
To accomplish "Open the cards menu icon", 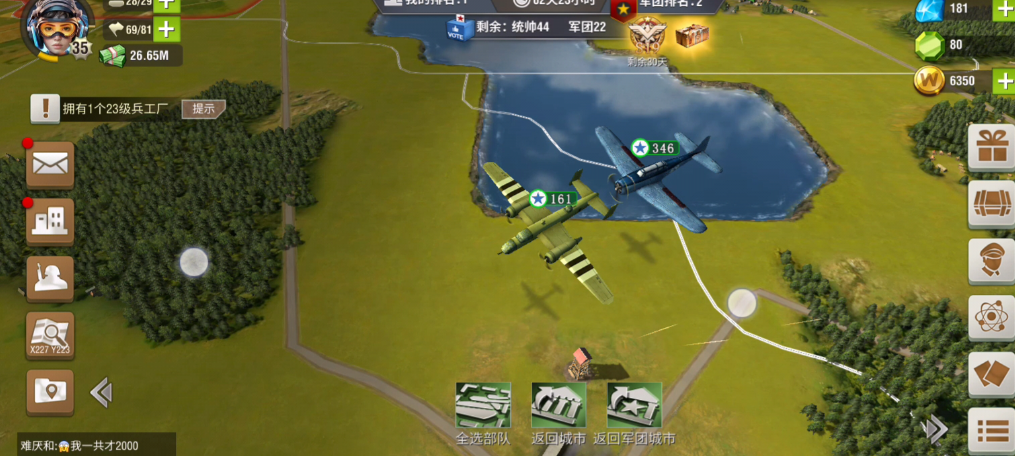I will [x=992, y=376].
